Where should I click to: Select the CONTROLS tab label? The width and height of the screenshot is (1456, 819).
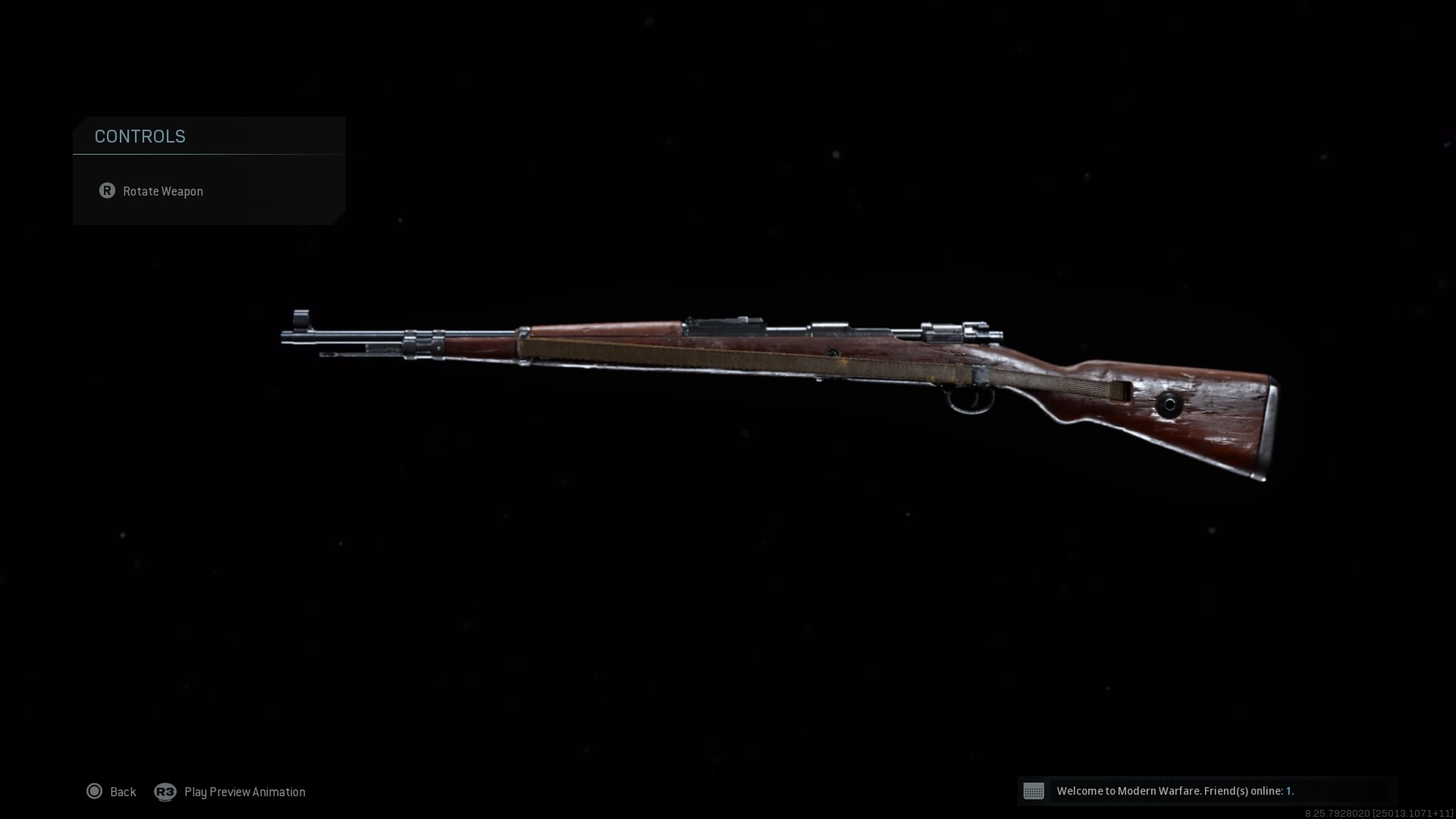click(x=140, y=136)
